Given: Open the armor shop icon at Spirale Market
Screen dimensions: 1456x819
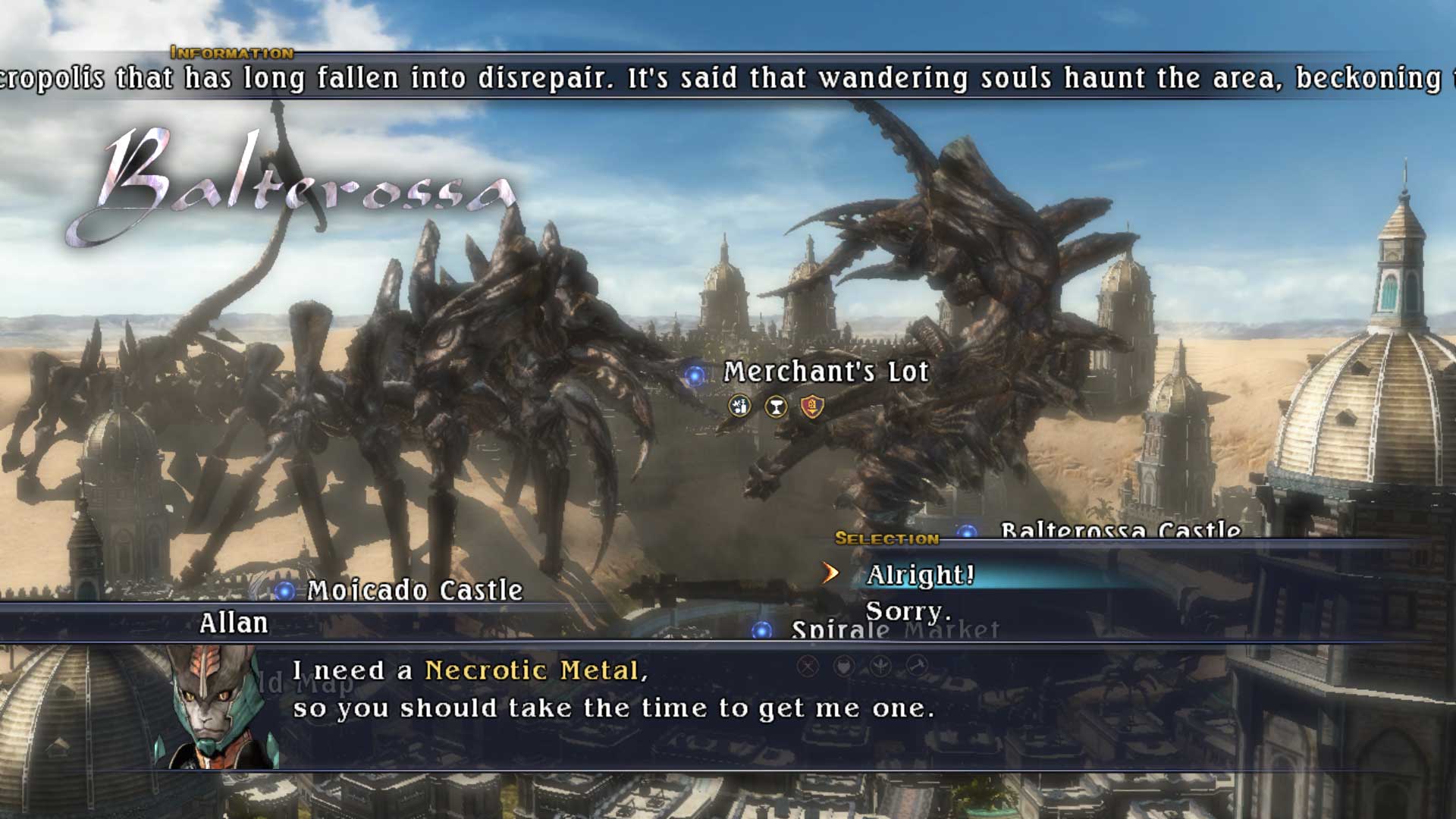Looking at the screenshot, I should point(843,666).
